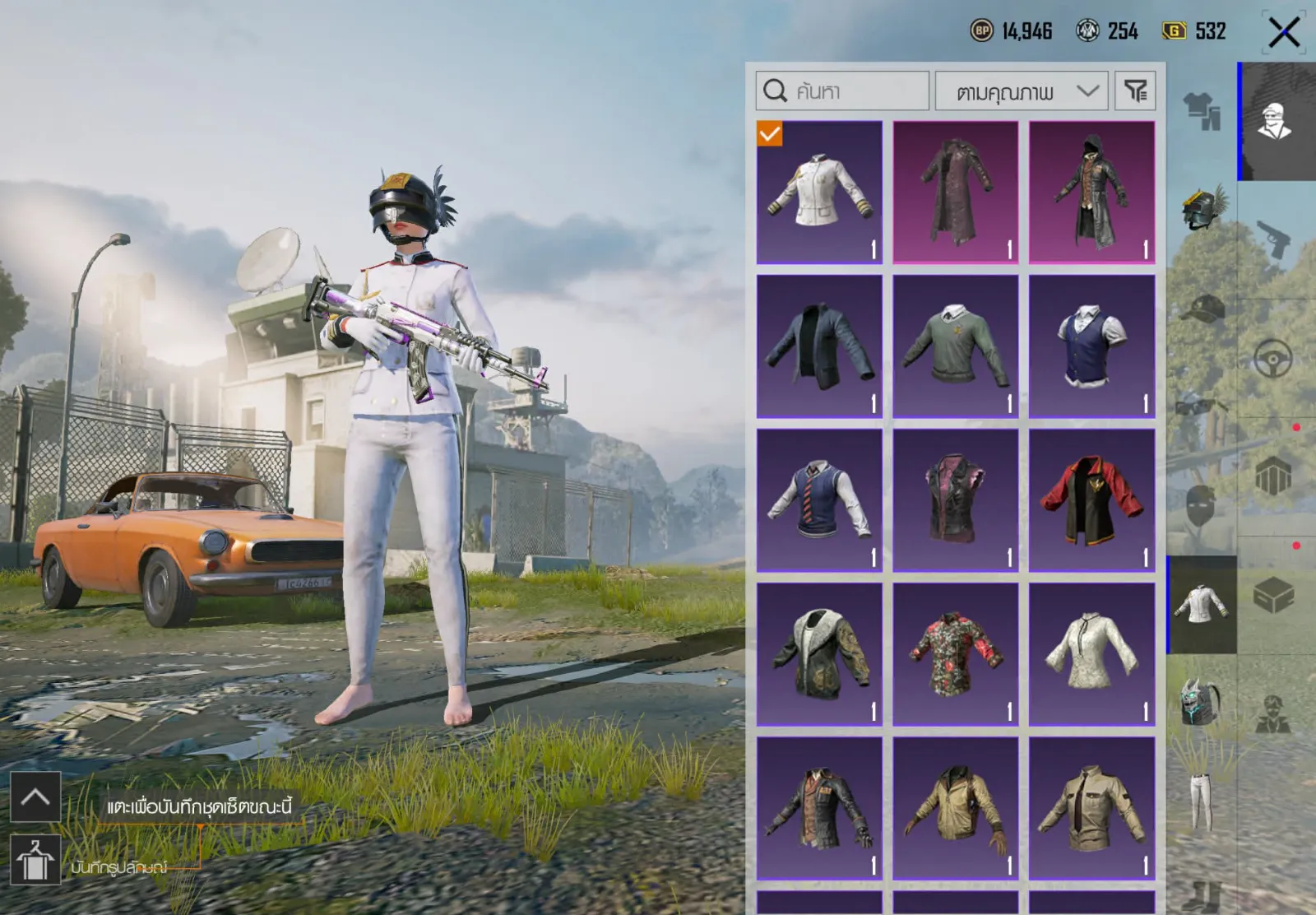Save the current outfit set
Screen dimensions: 1316x915
35,861
